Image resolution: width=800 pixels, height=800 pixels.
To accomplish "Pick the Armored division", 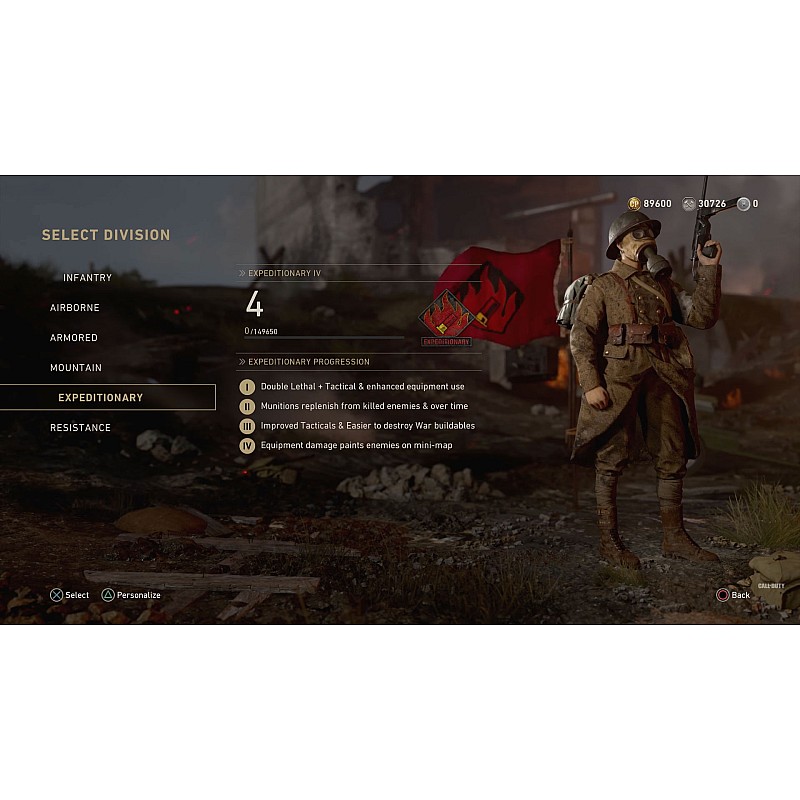I will pos(74,338).
